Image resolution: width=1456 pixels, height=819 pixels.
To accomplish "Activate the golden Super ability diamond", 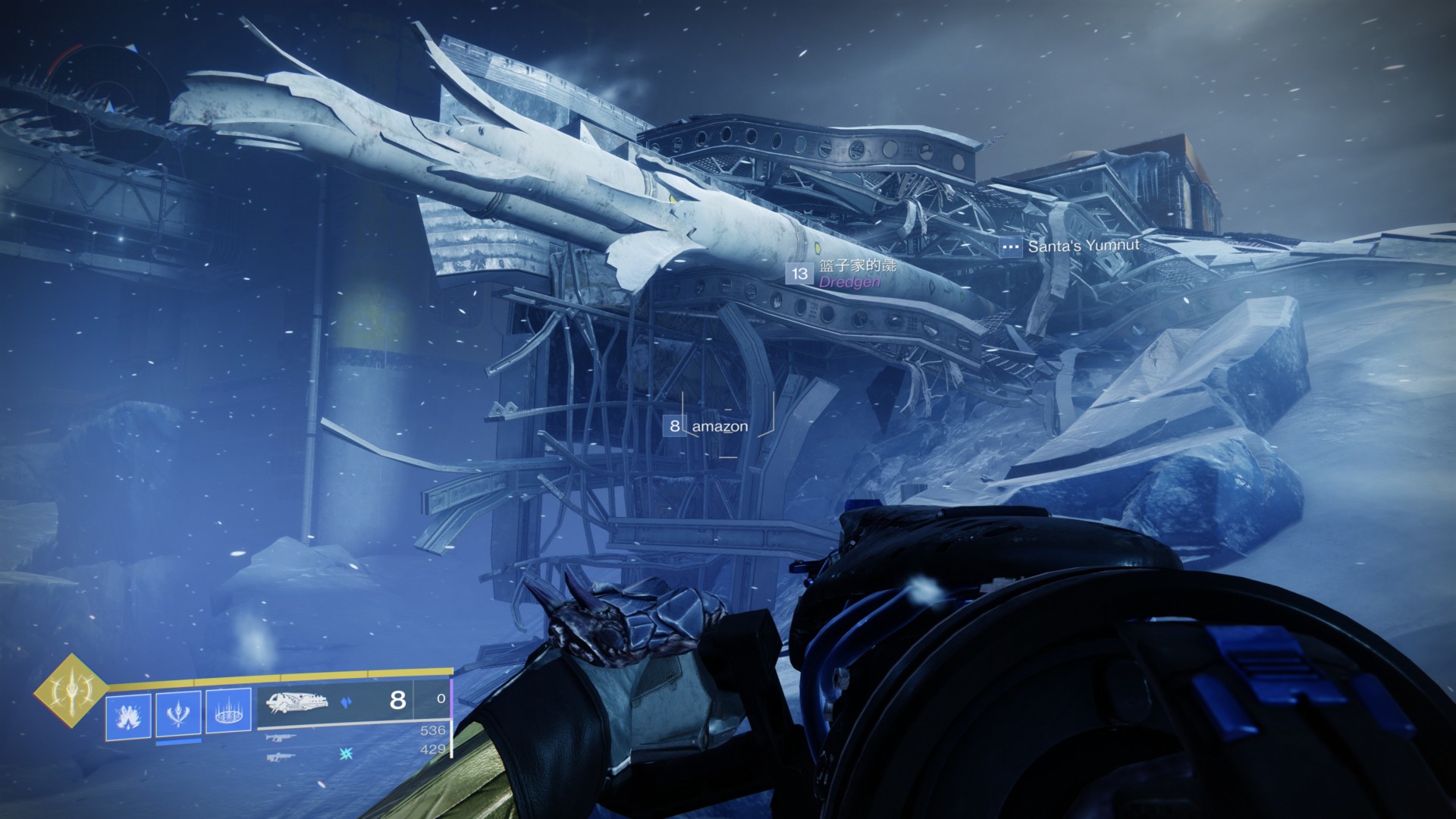I will click(x=71, y=690).
